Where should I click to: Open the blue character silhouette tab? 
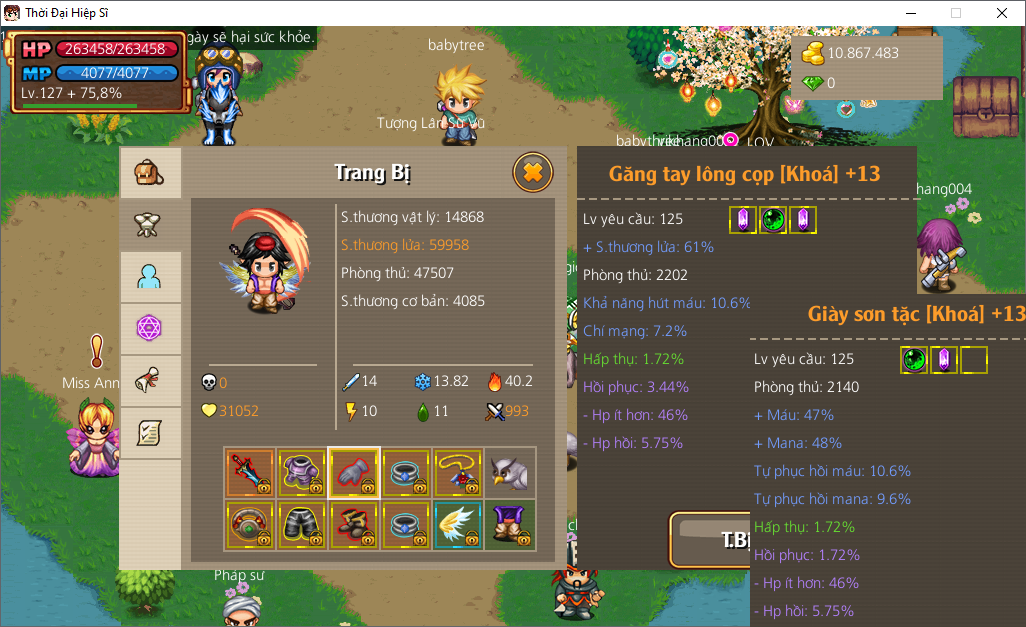tap(150, 277)
